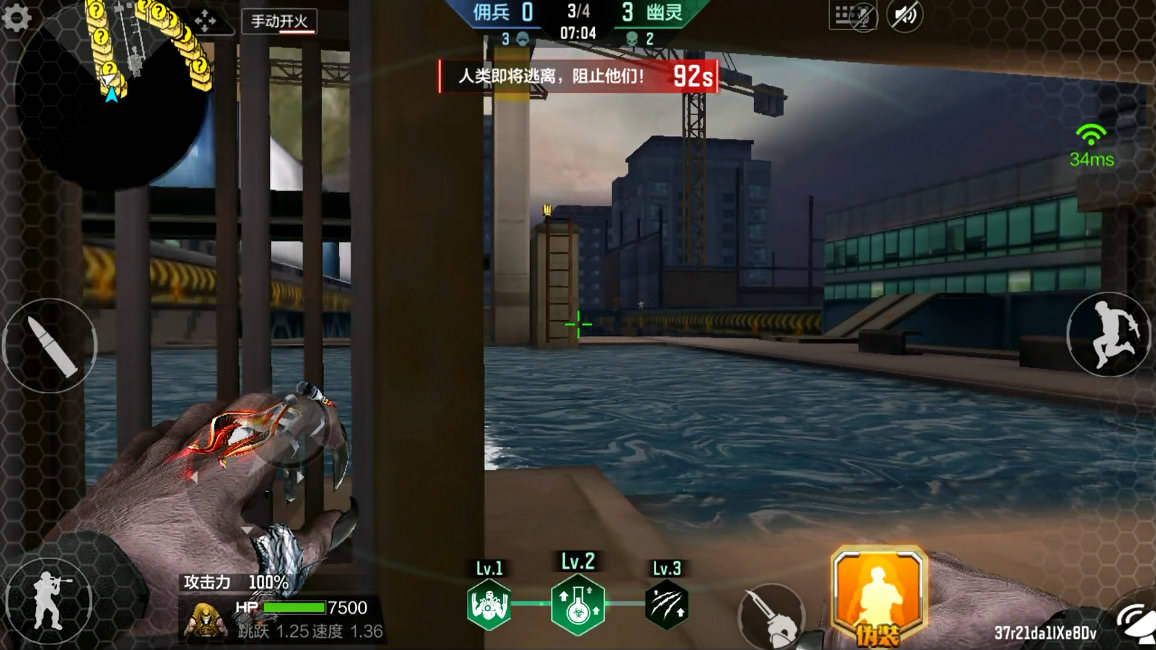Click the four-arrow move icon beside minimap
This screenshot has height=650, width=1156.
point(204,20)
